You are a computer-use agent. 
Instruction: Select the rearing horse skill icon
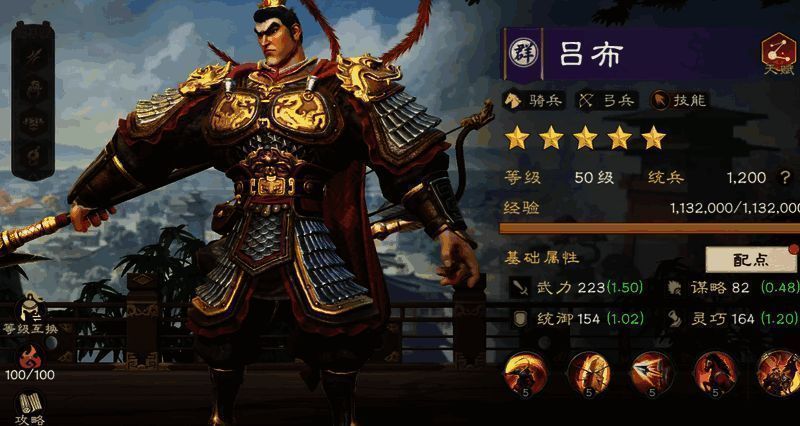pyautogui.click(x=713, y=373)
